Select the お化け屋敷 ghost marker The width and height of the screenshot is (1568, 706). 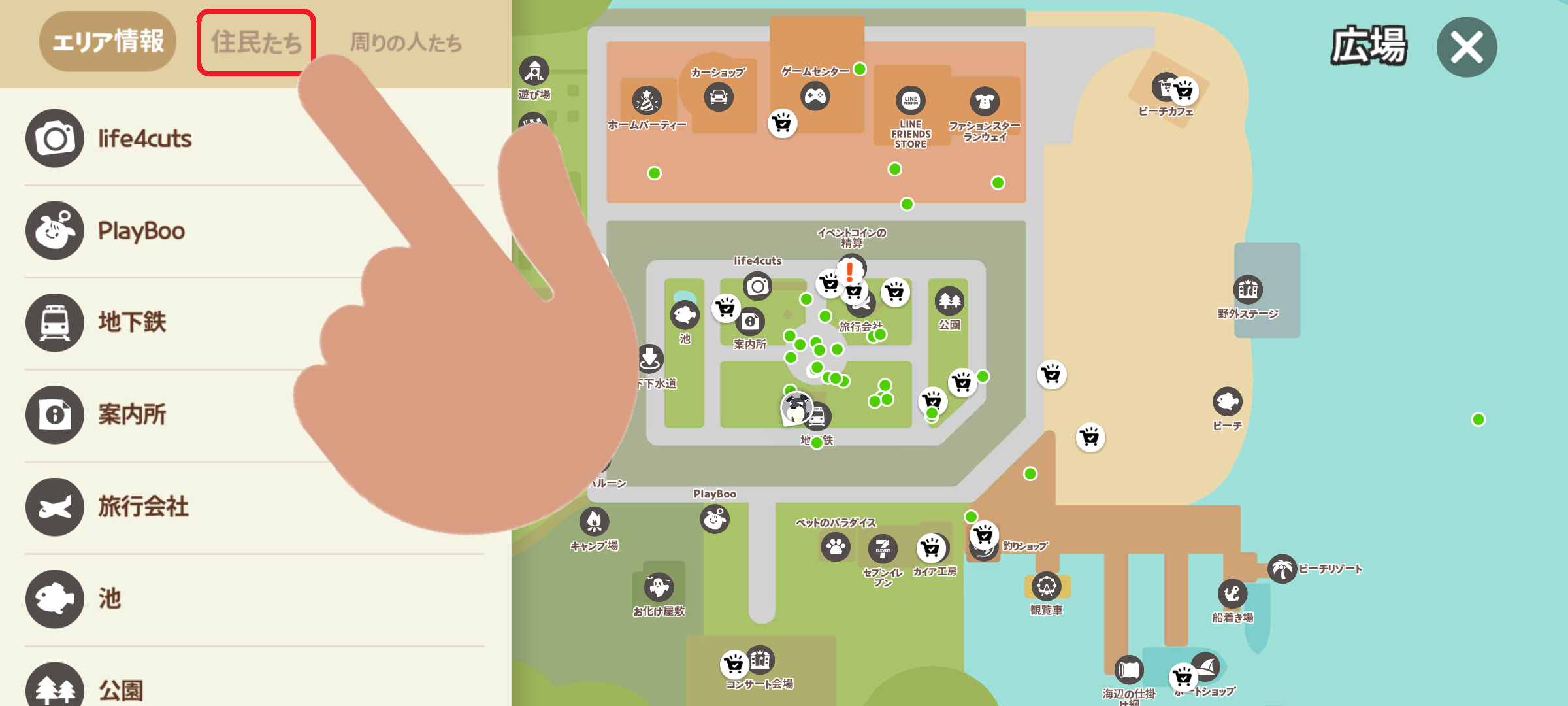659,586
